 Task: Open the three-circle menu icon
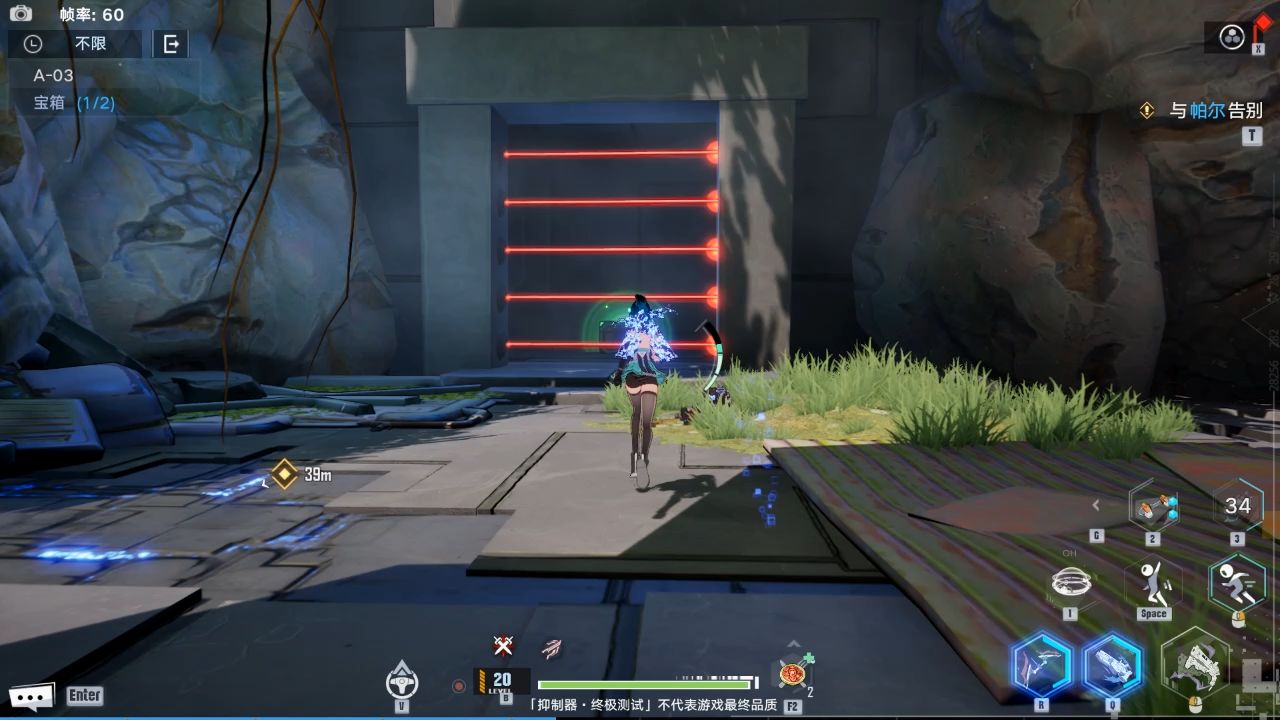point(1232,38)
